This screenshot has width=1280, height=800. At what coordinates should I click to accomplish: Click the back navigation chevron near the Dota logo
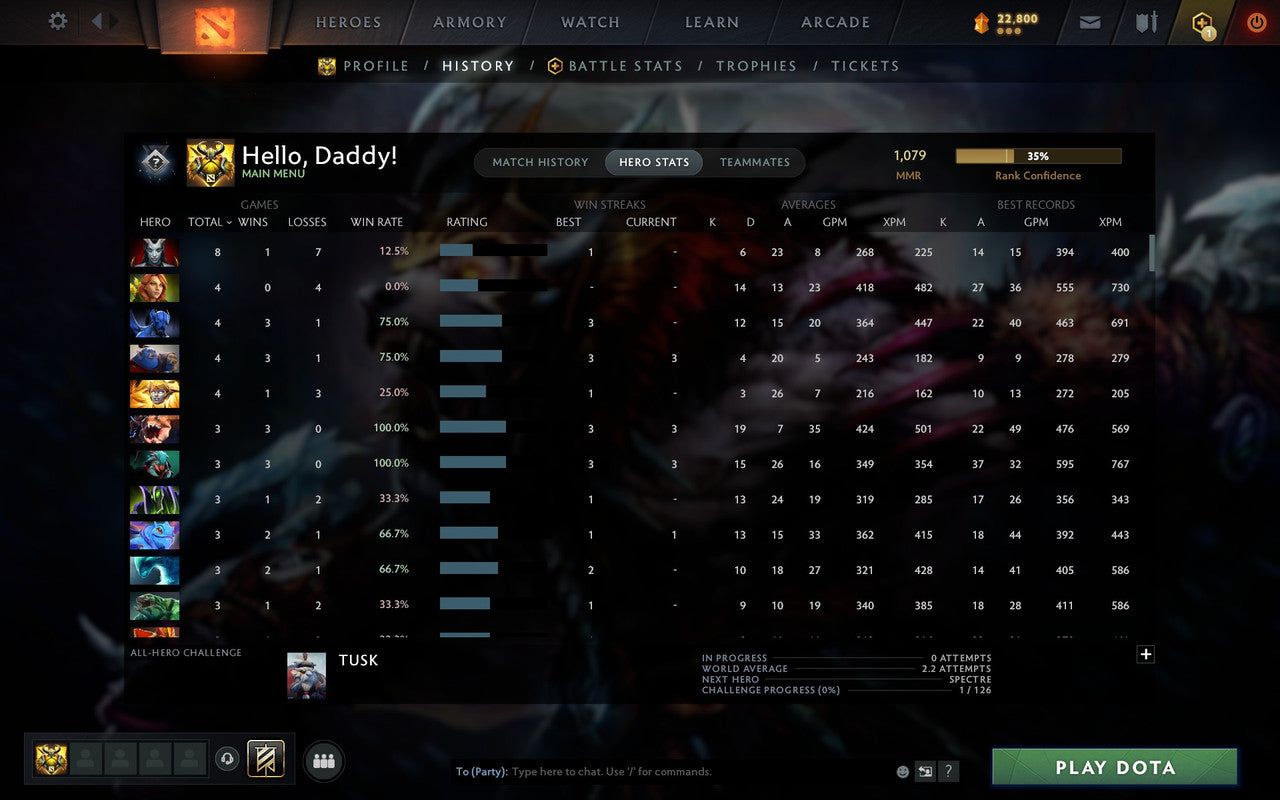(x=97, y=21)
